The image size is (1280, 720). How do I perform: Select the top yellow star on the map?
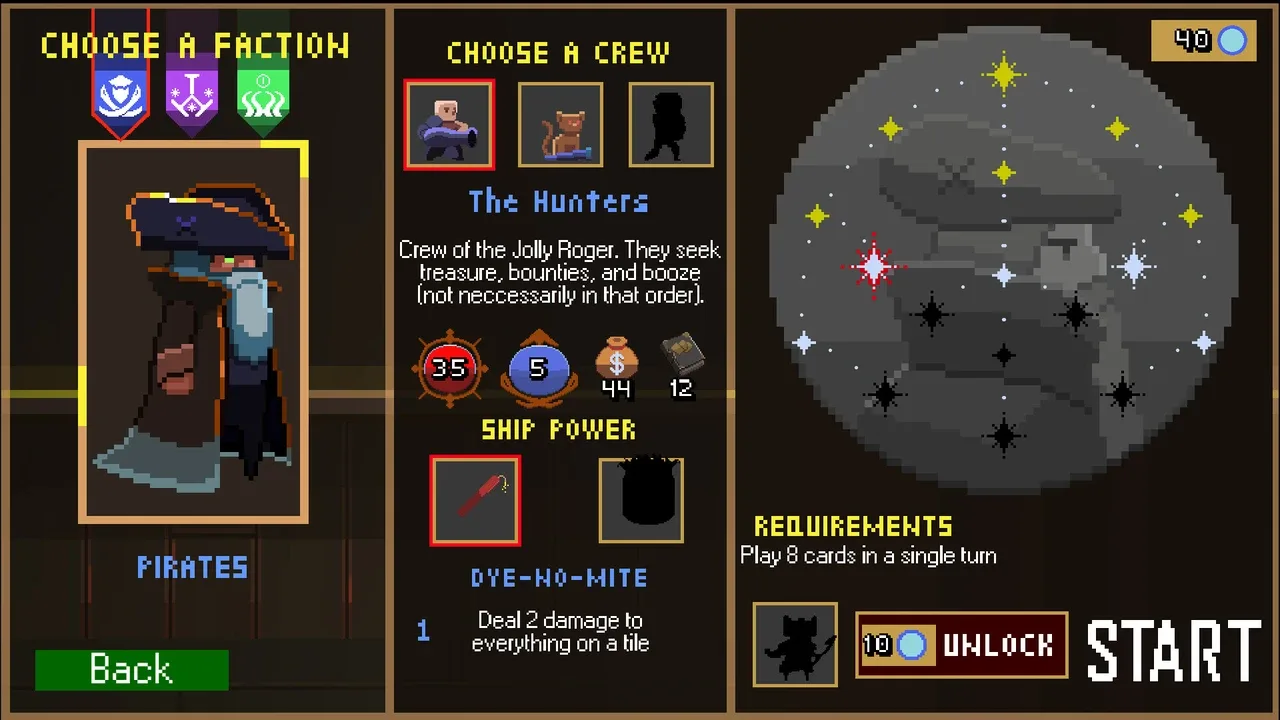pos(1003,74)
